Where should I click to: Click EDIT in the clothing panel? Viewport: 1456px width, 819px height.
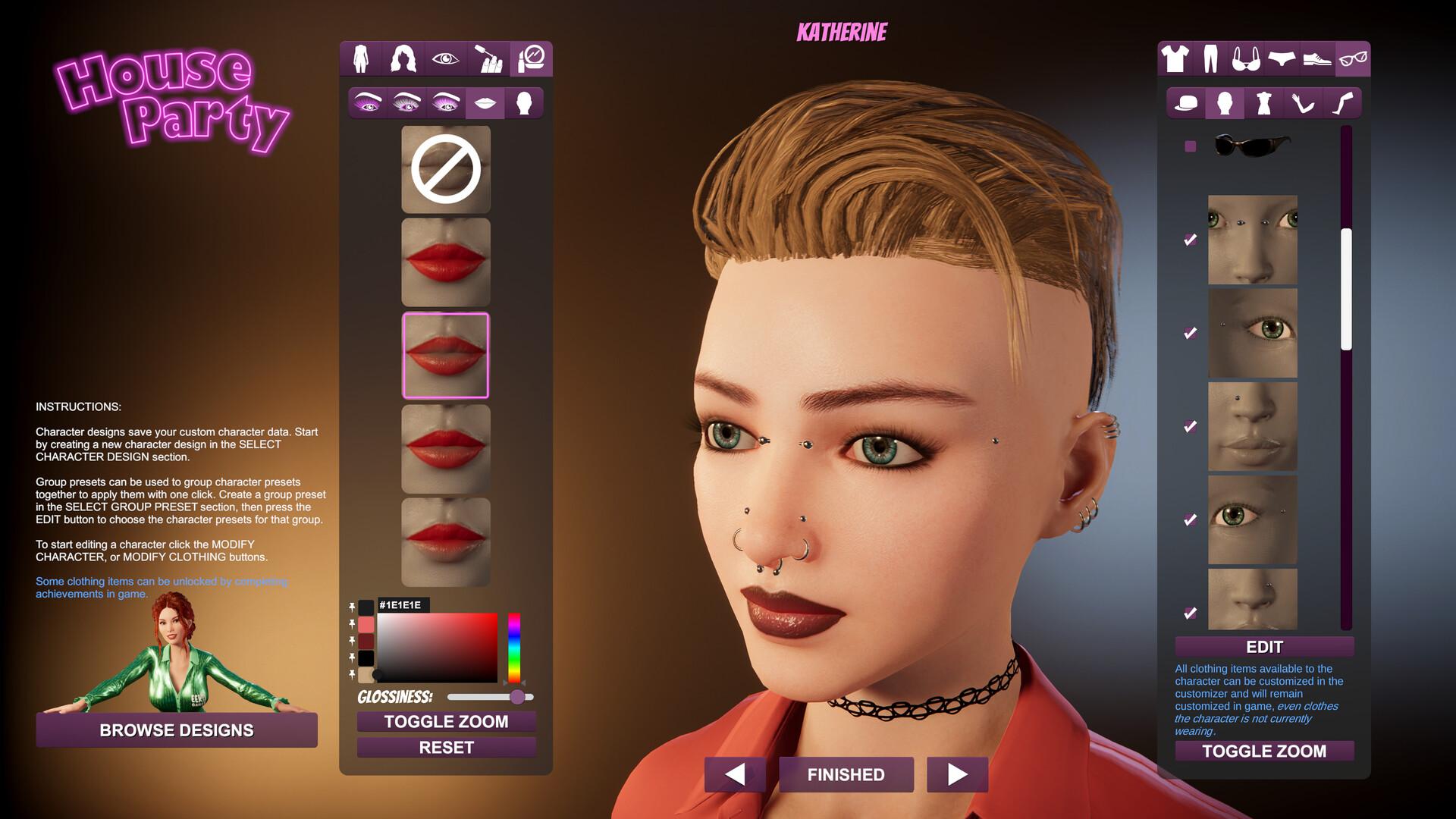[1264, 647]
